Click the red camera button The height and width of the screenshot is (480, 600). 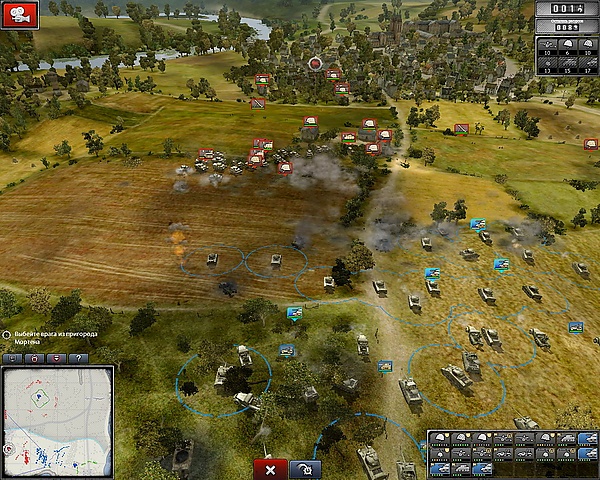click(20, 15)
